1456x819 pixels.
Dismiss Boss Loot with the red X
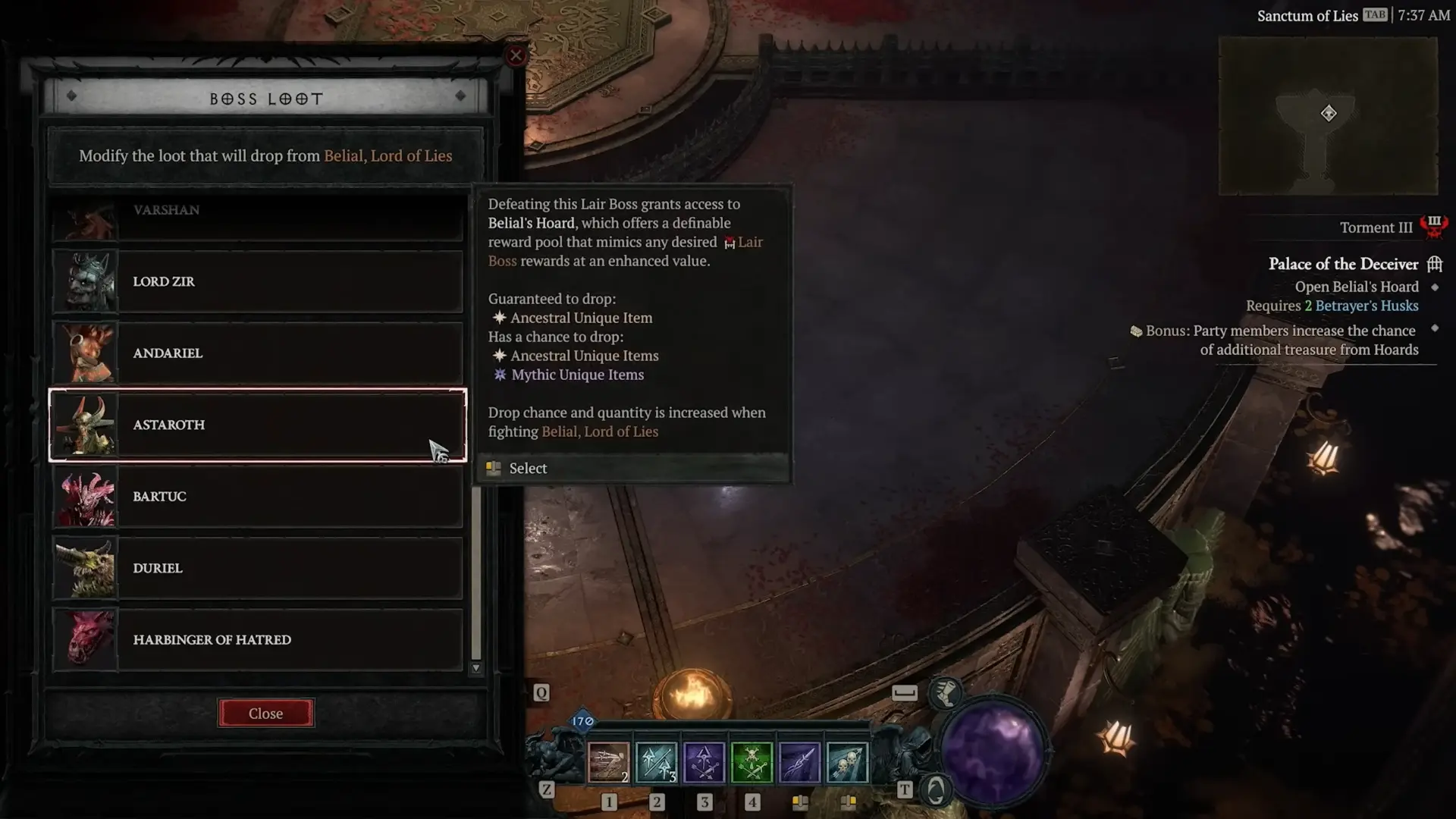point(516,55)
